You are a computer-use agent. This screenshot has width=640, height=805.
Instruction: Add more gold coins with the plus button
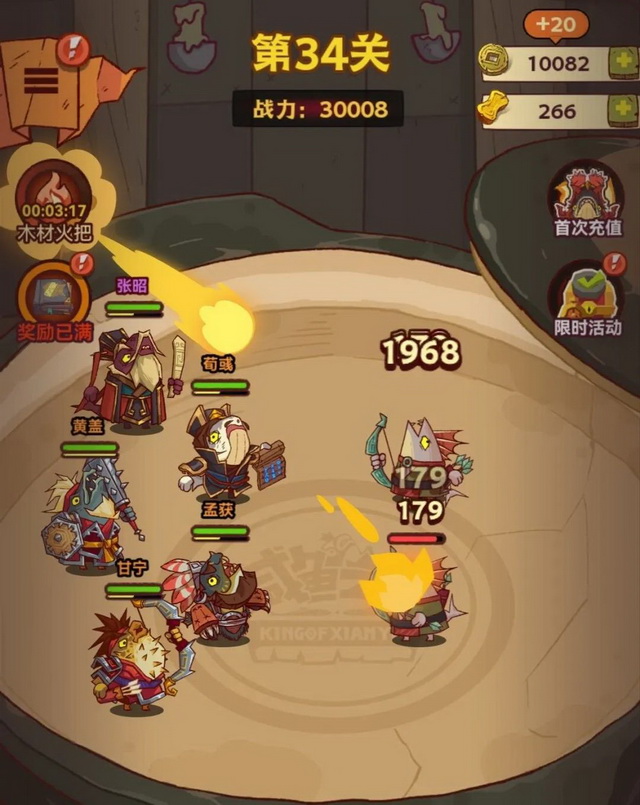pyautogui.click(x=622, y=63)
